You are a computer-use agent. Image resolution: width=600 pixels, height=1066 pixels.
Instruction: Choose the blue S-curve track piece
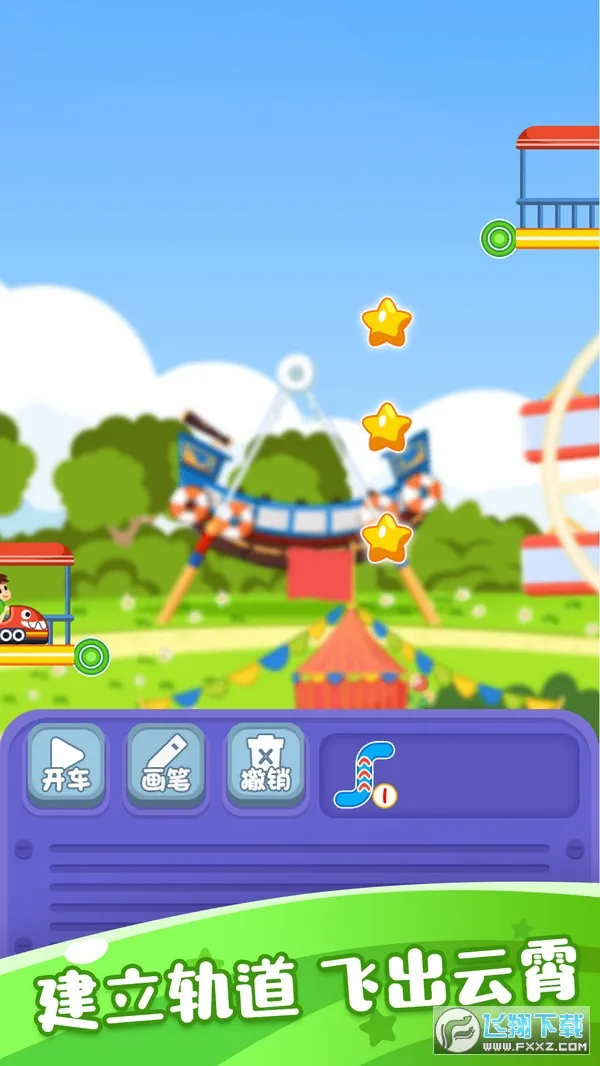(x=364, y=775)
